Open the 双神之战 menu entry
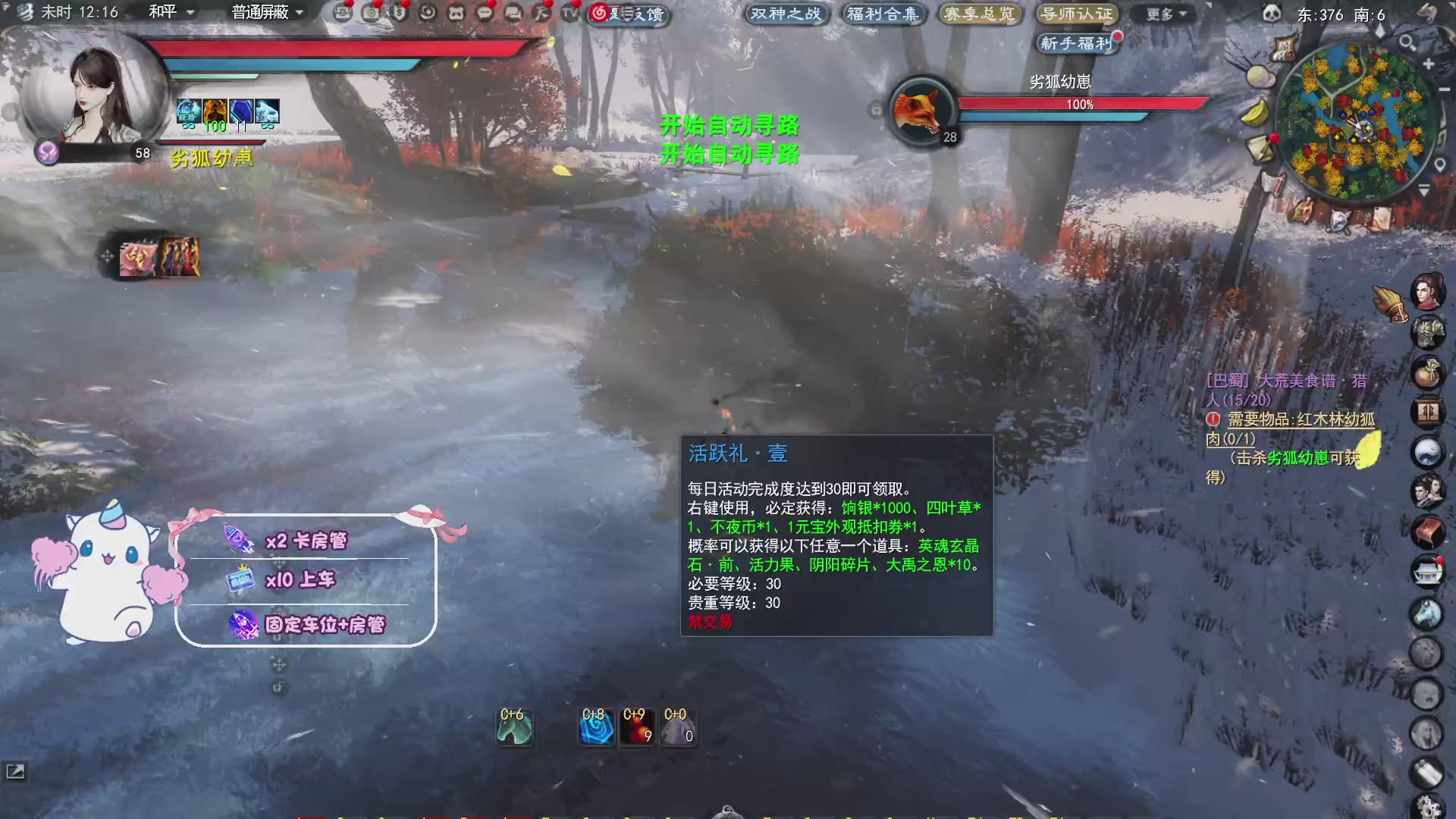 tap(786, 14)
